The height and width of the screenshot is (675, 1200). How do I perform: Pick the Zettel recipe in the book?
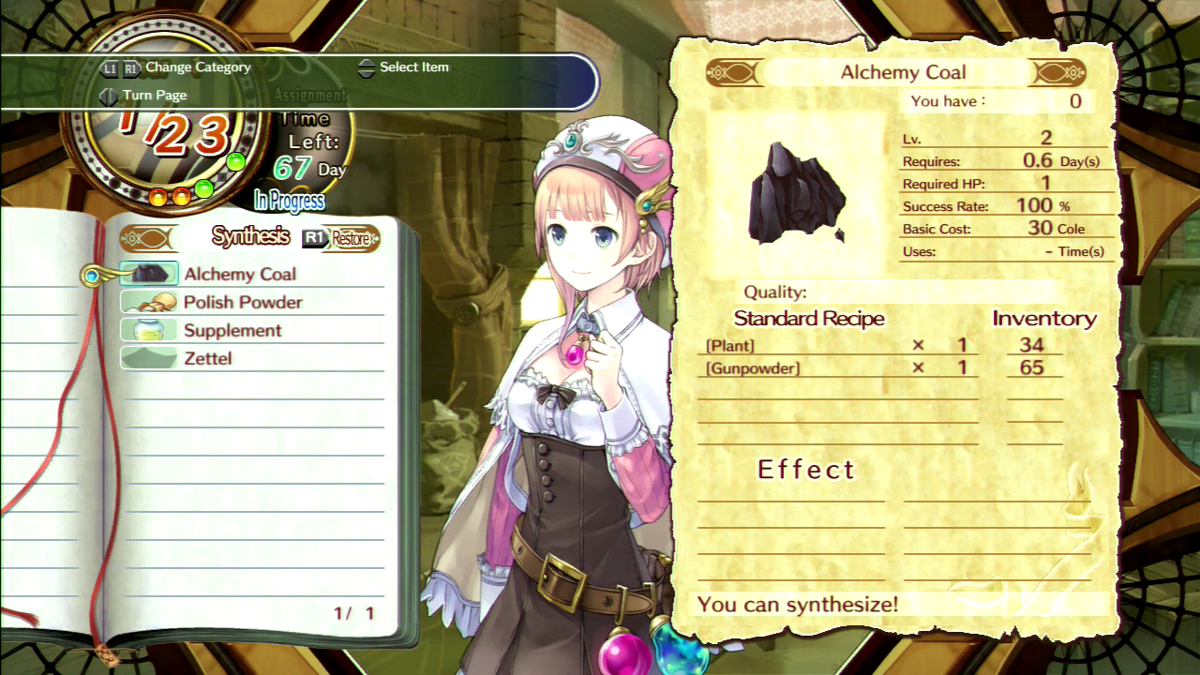tap(207, 358)
